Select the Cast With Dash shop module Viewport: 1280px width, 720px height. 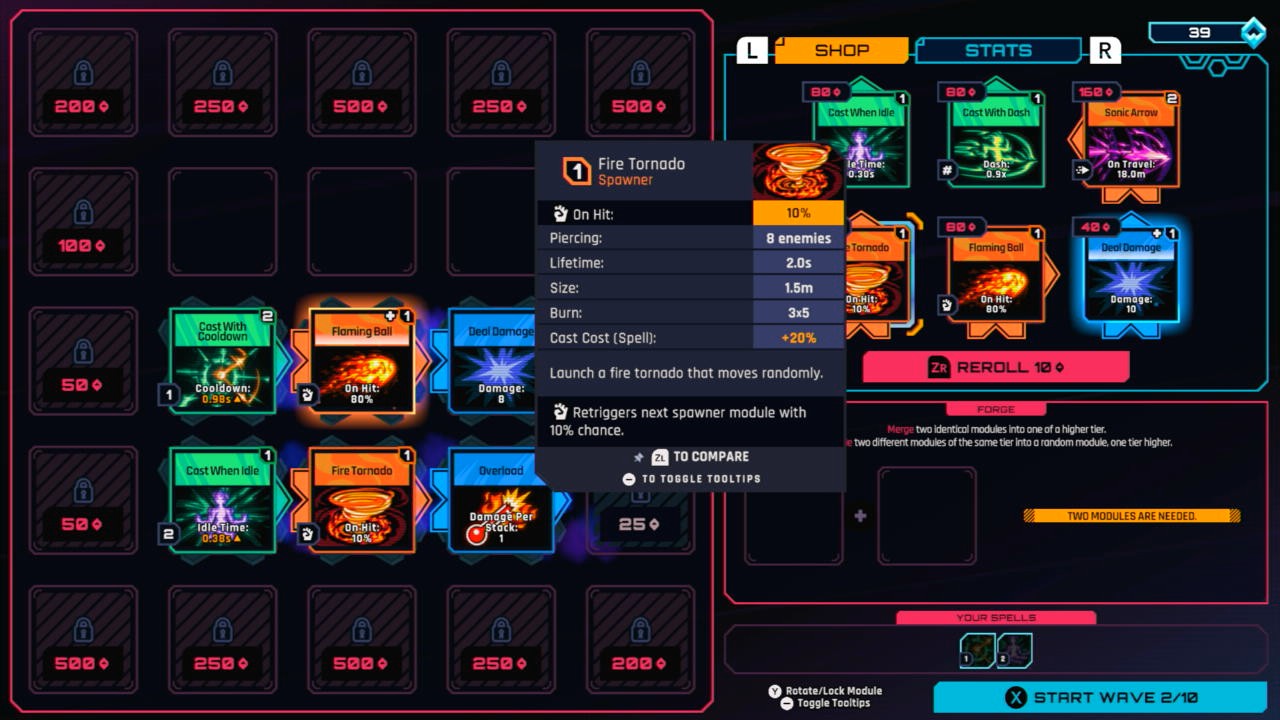coord(995,140)
